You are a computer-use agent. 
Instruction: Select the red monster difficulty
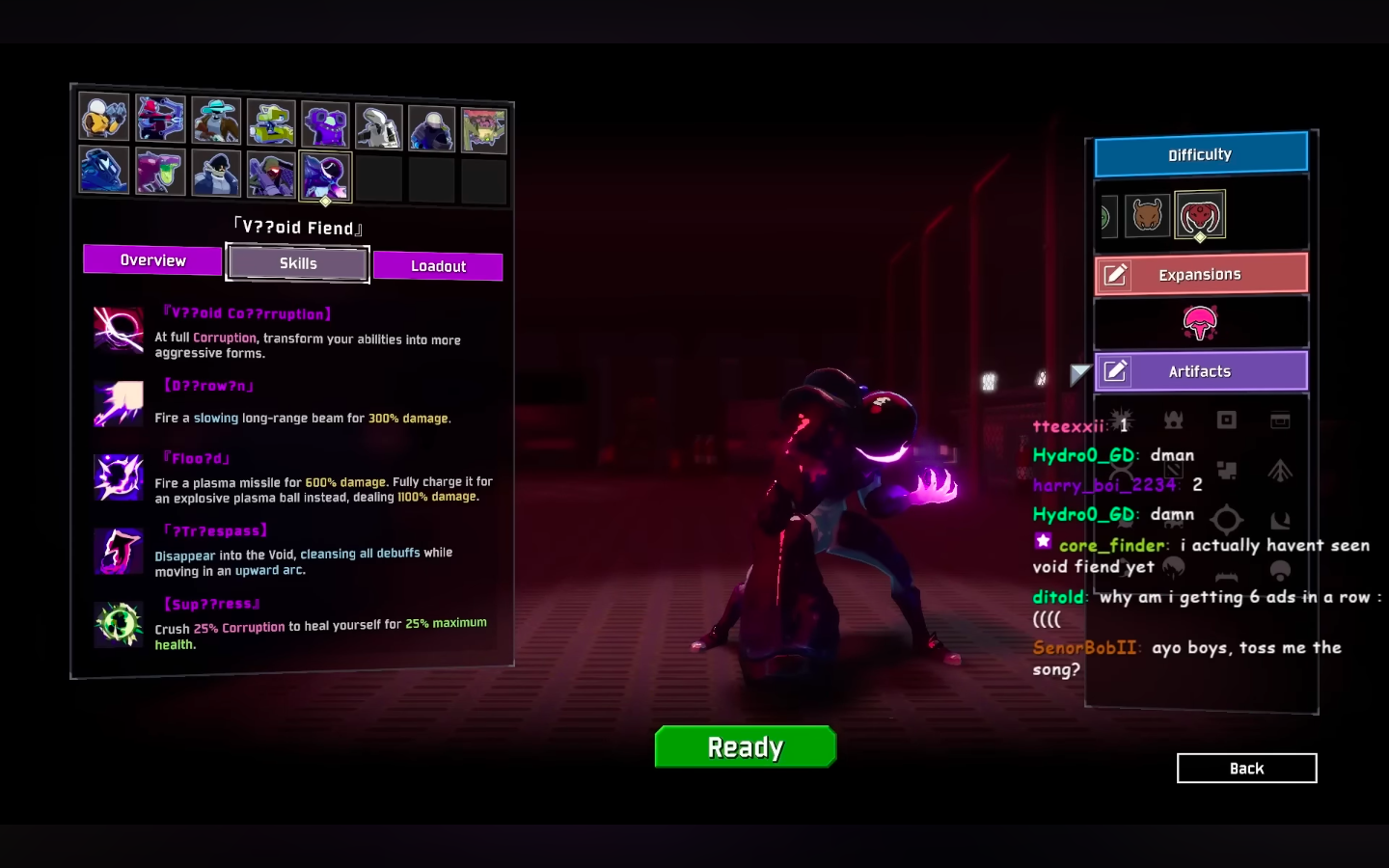1200,216
